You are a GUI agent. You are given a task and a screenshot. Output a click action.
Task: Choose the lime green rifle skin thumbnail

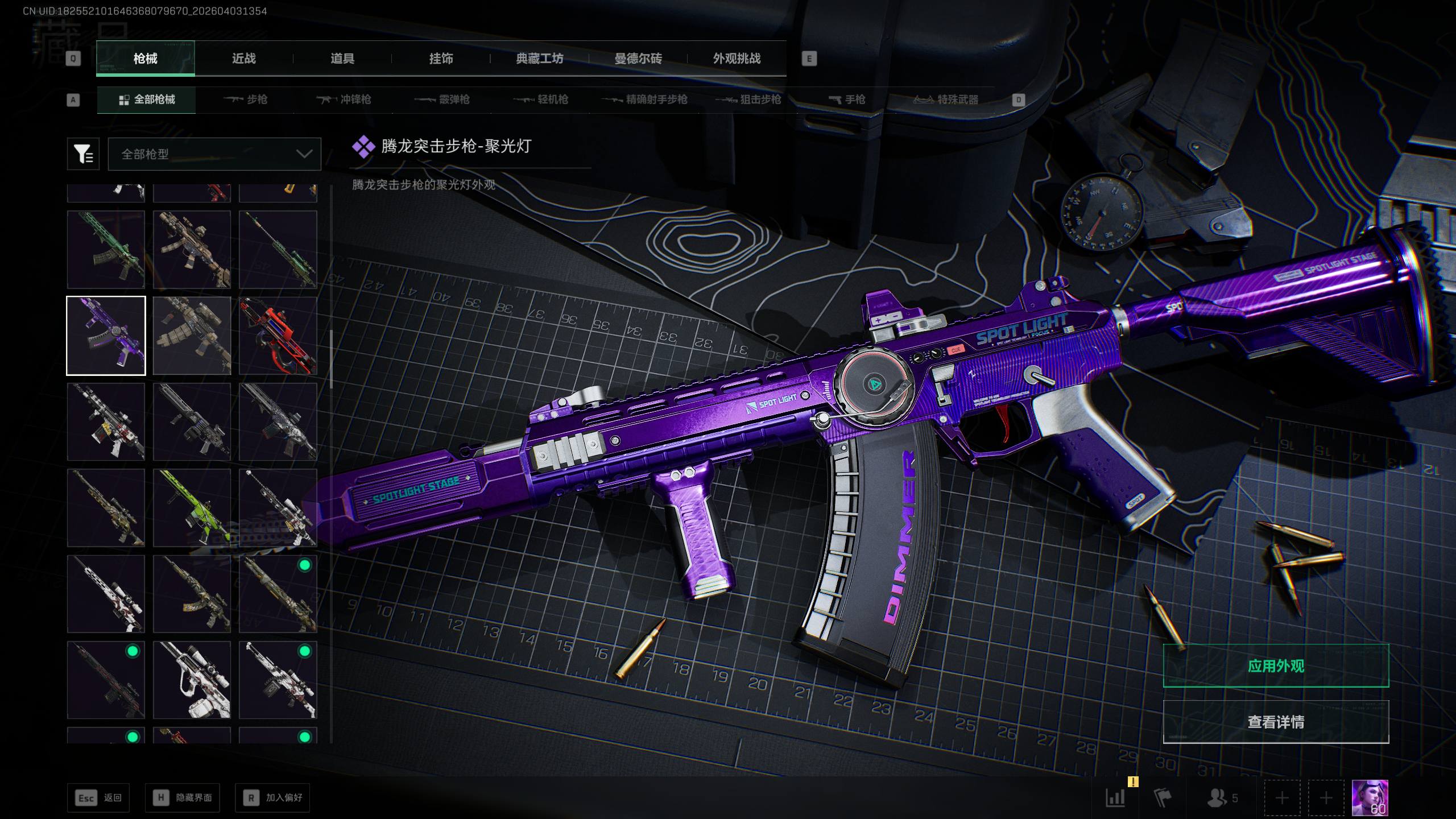pos(192,508)
